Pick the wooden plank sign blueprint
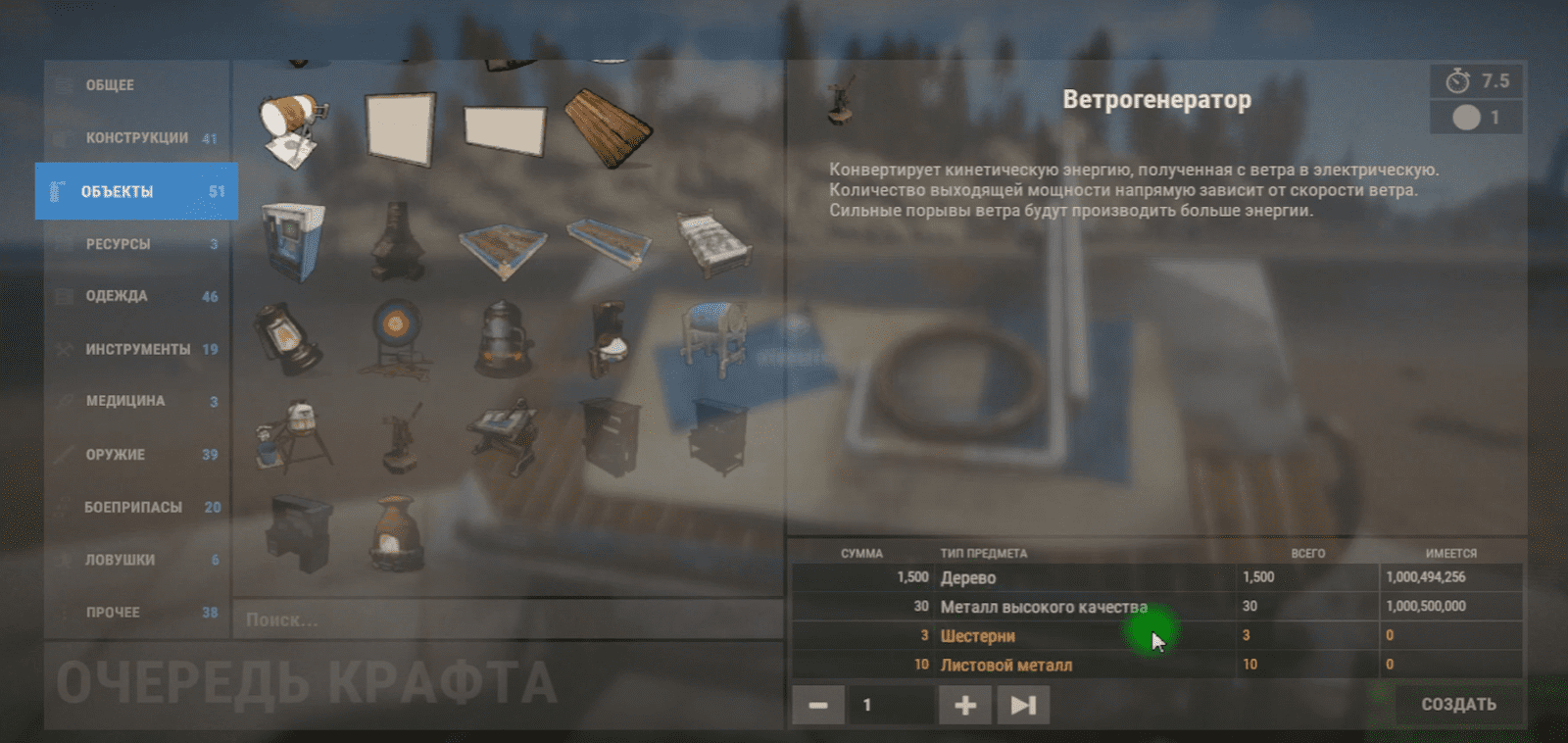 [x=609, y=127]
